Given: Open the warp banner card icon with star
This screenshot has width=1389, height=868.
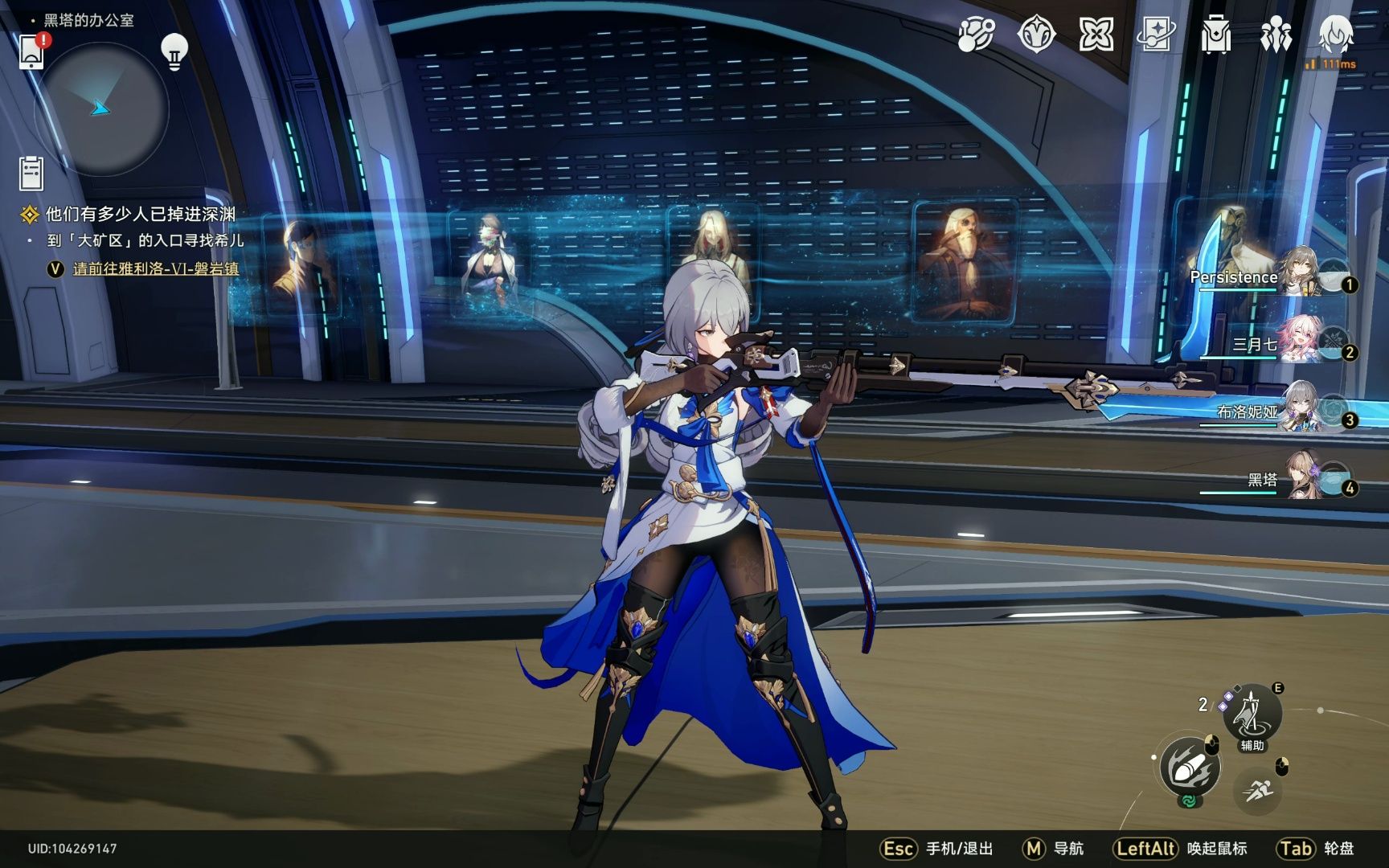Looking at the screenshot, I should 1157,32.
